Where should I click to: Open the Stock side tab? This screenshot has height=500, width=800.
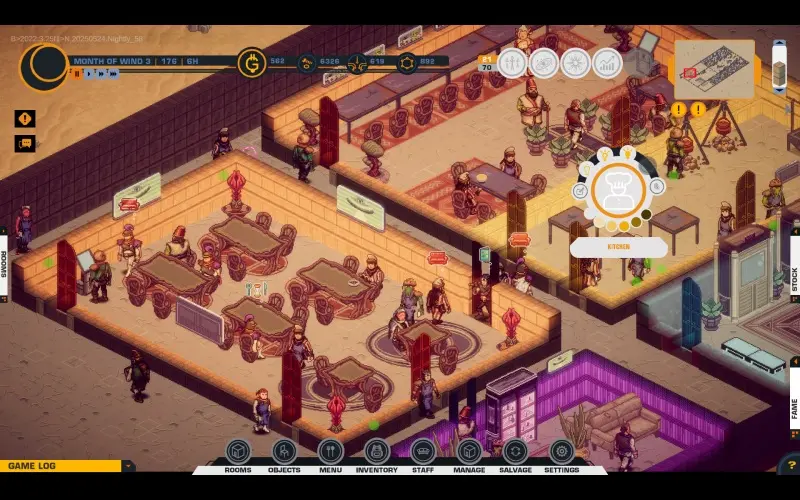pyautogui.click(x=795, y=278)
